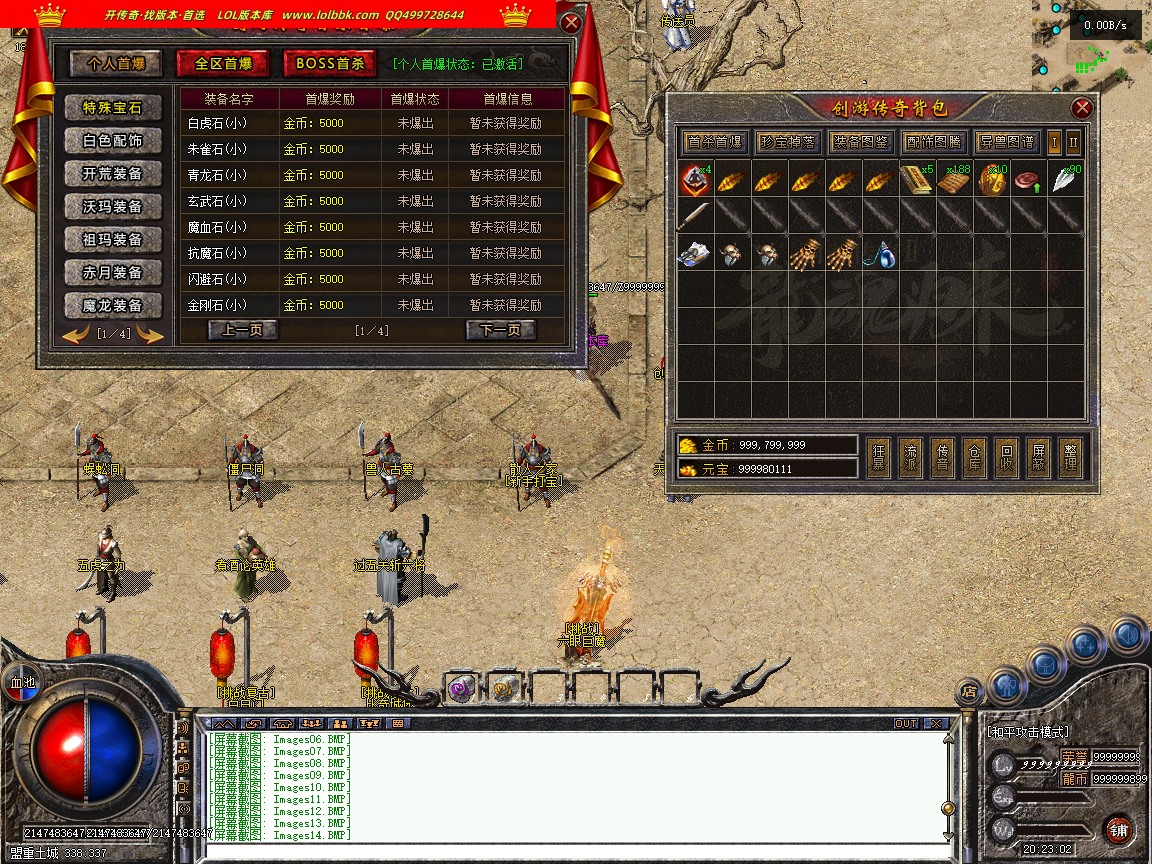The image size is (1152, 864).
Task: Open the 铺 shop button
Action: point(1119,829)
